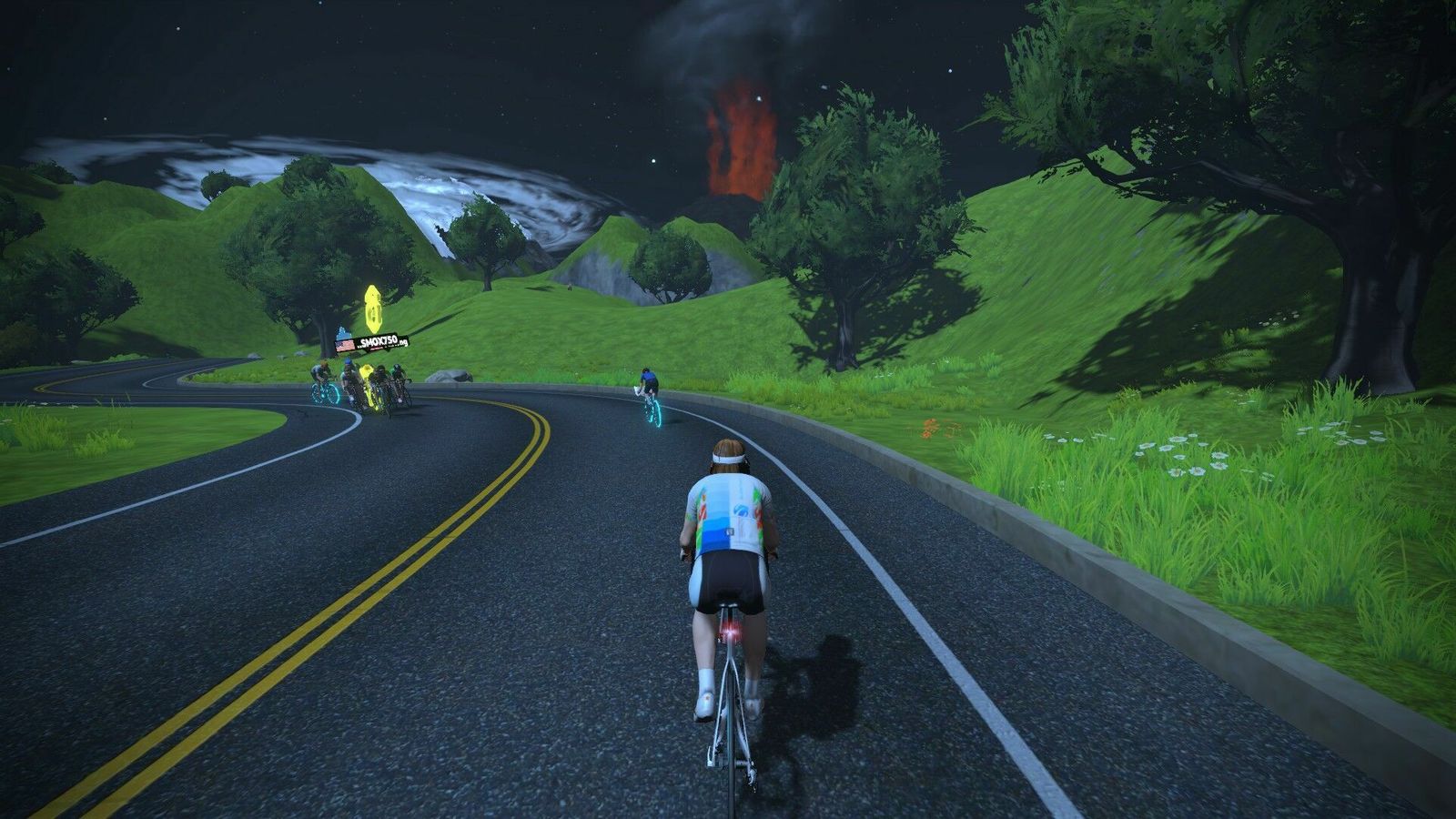Image resolution: width=1456 pixels, height=819 pixels.
Task: Select the SMOX750 rider name tag
Action: coord(373,342)
